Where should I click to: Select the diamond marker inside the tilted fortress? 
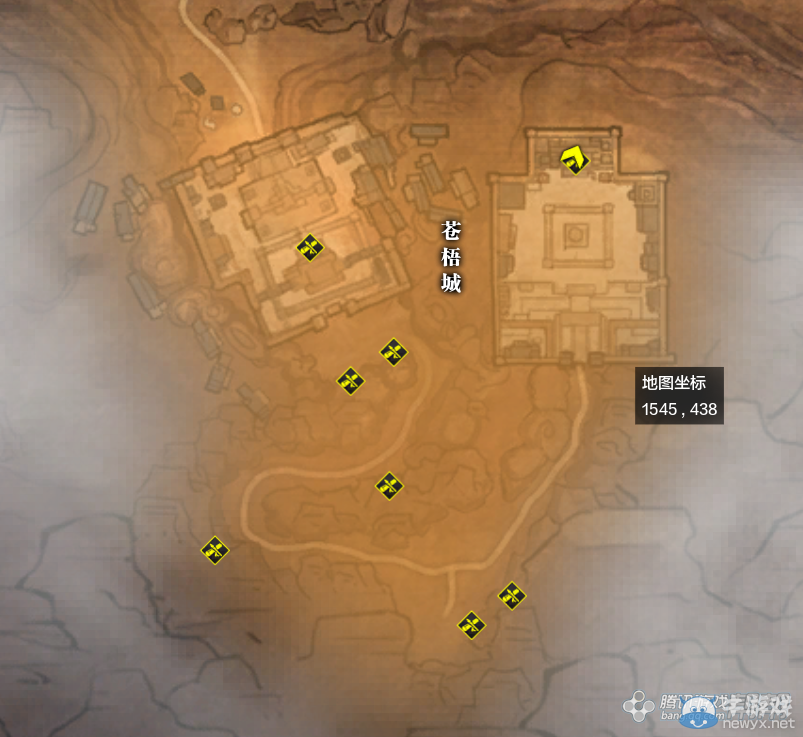coord(311,247)
